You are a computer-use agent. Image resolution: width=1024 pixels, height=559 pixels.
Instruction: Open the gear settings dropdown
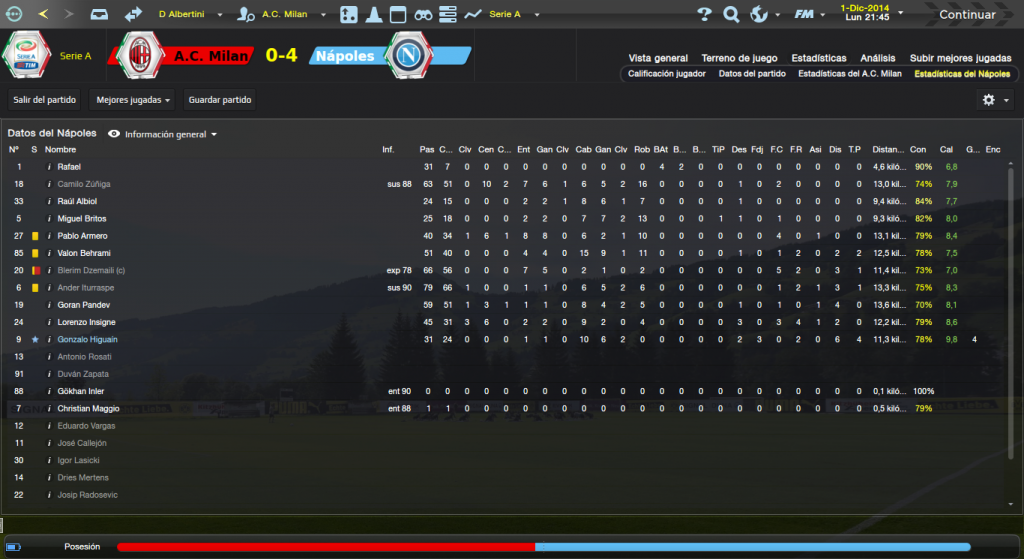(994, 100)
